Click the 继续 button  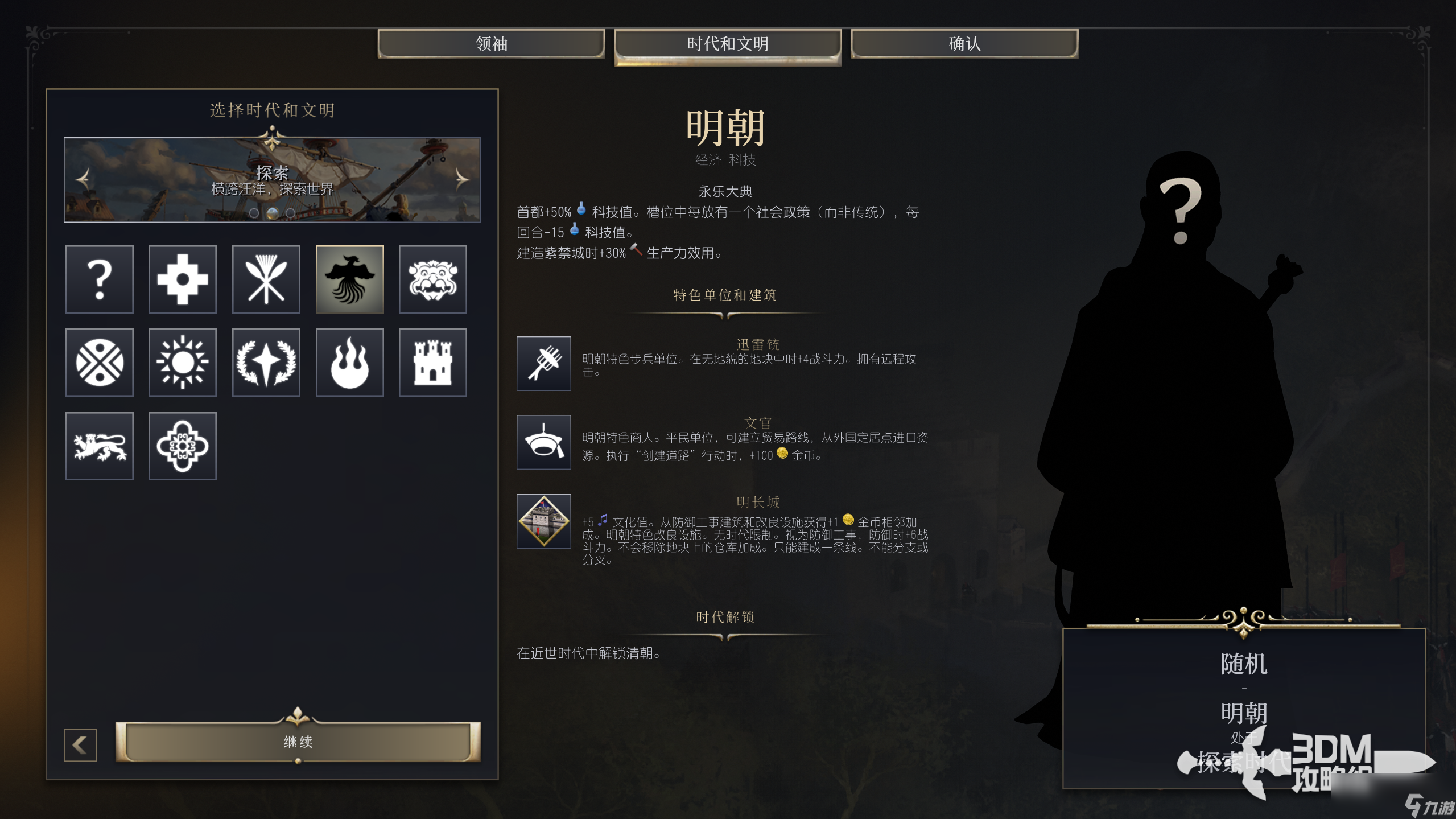298,742
